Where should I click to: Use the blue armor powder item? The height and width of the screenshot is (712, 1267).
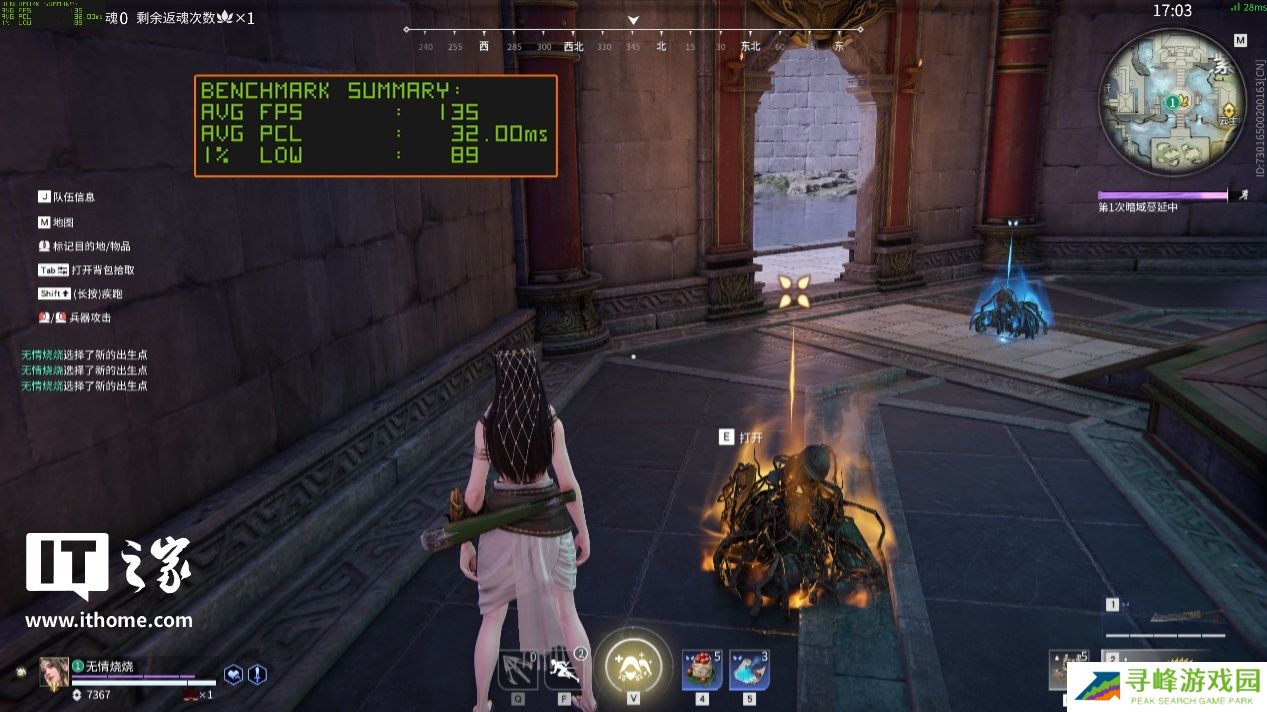pyautogui.click(x=748, y=669)
